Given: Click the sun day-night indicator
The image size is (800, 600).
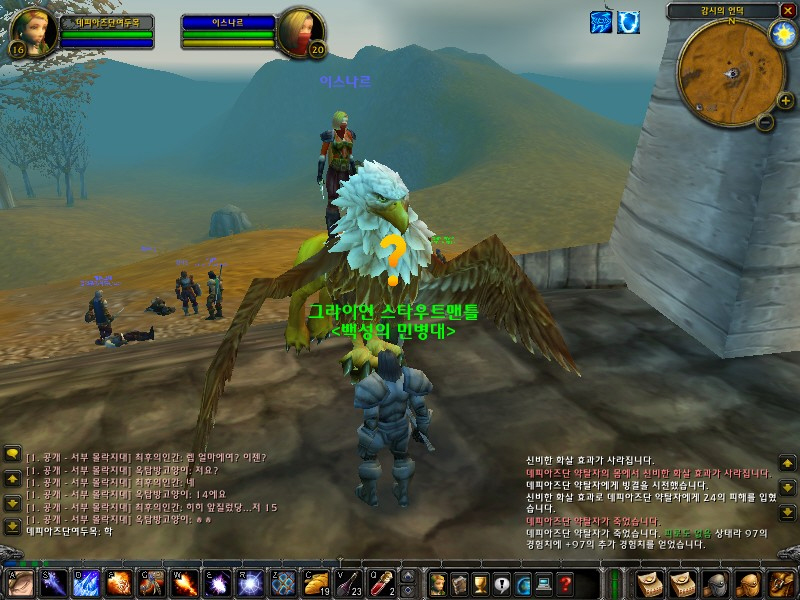Looking at the screenshot, I should point(781,32).
